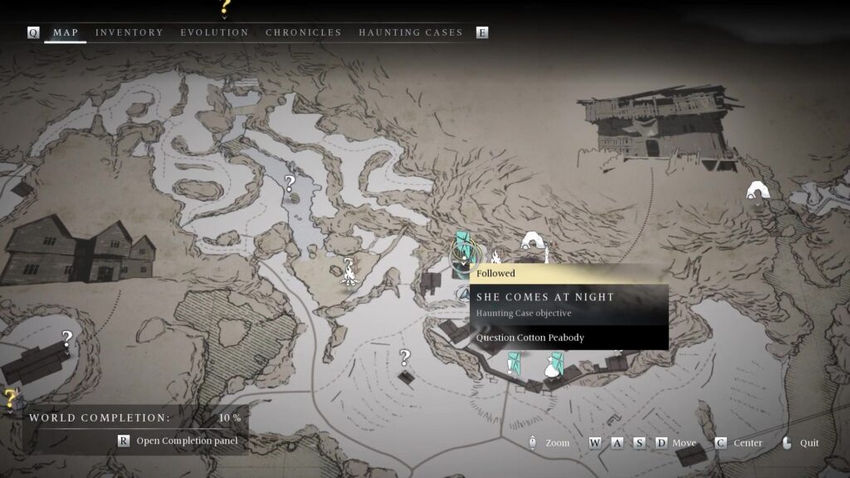
Task: Select the question mark over the far-left buildings
Action: point(67,339)
